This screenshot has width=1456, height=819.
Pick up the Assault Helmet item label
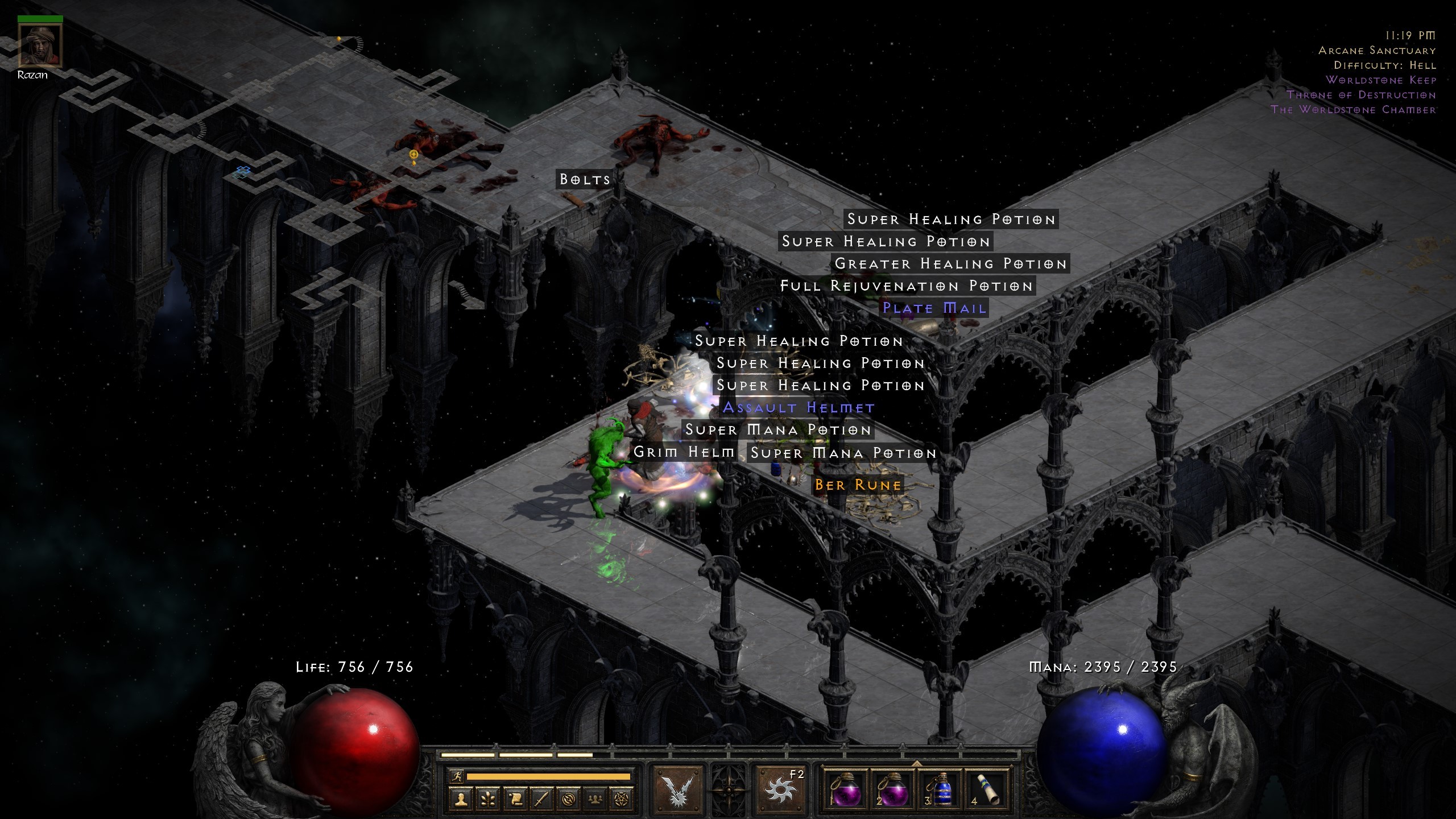(799, 408)
